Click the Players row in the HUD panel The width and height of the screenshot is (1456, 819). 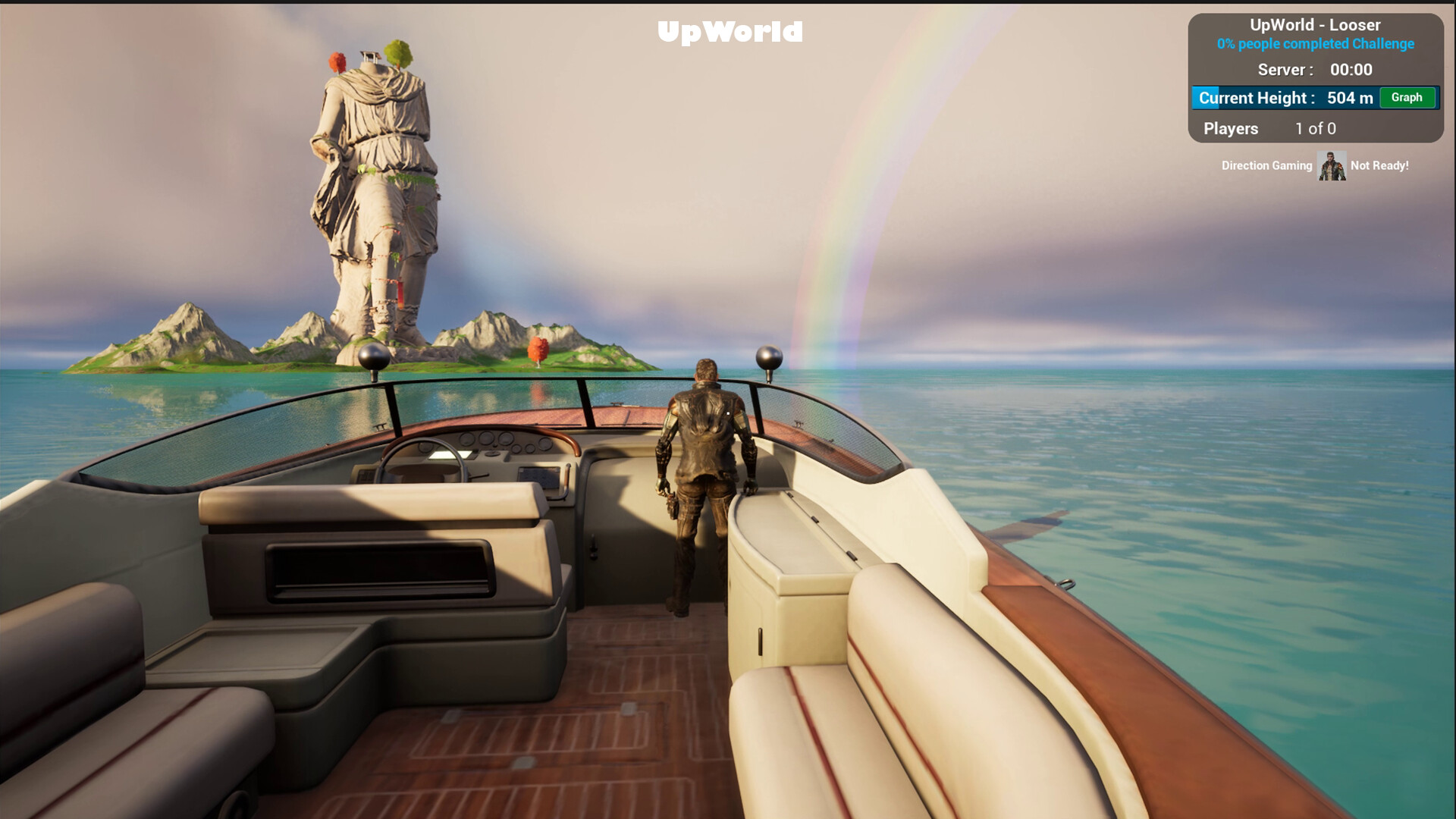click(x=1230, y=128)
